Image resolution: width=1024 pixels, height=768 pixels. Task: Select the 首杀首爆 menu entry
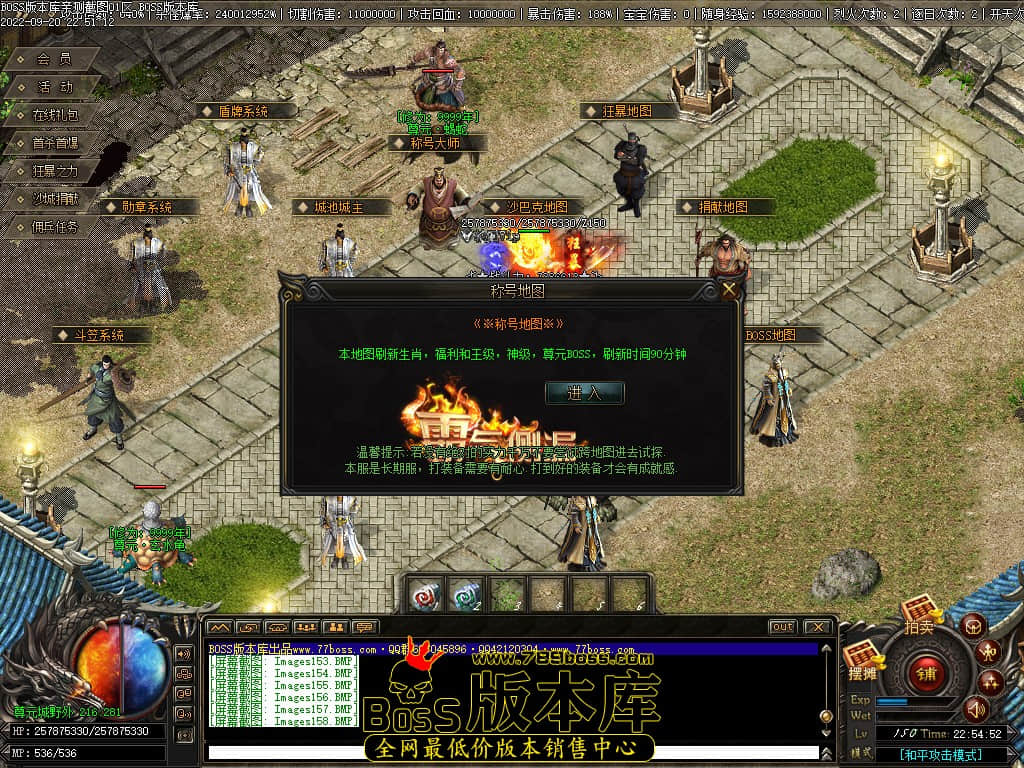(x=54, y=143)
